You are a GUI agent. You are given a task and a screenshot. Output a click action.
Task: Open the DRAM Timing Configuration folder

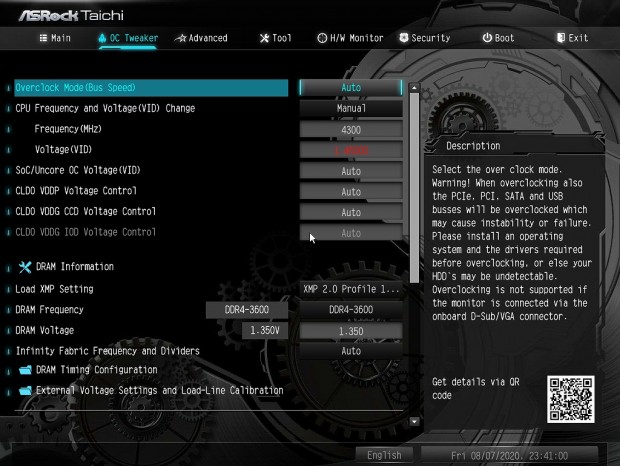tap(96, 370)
